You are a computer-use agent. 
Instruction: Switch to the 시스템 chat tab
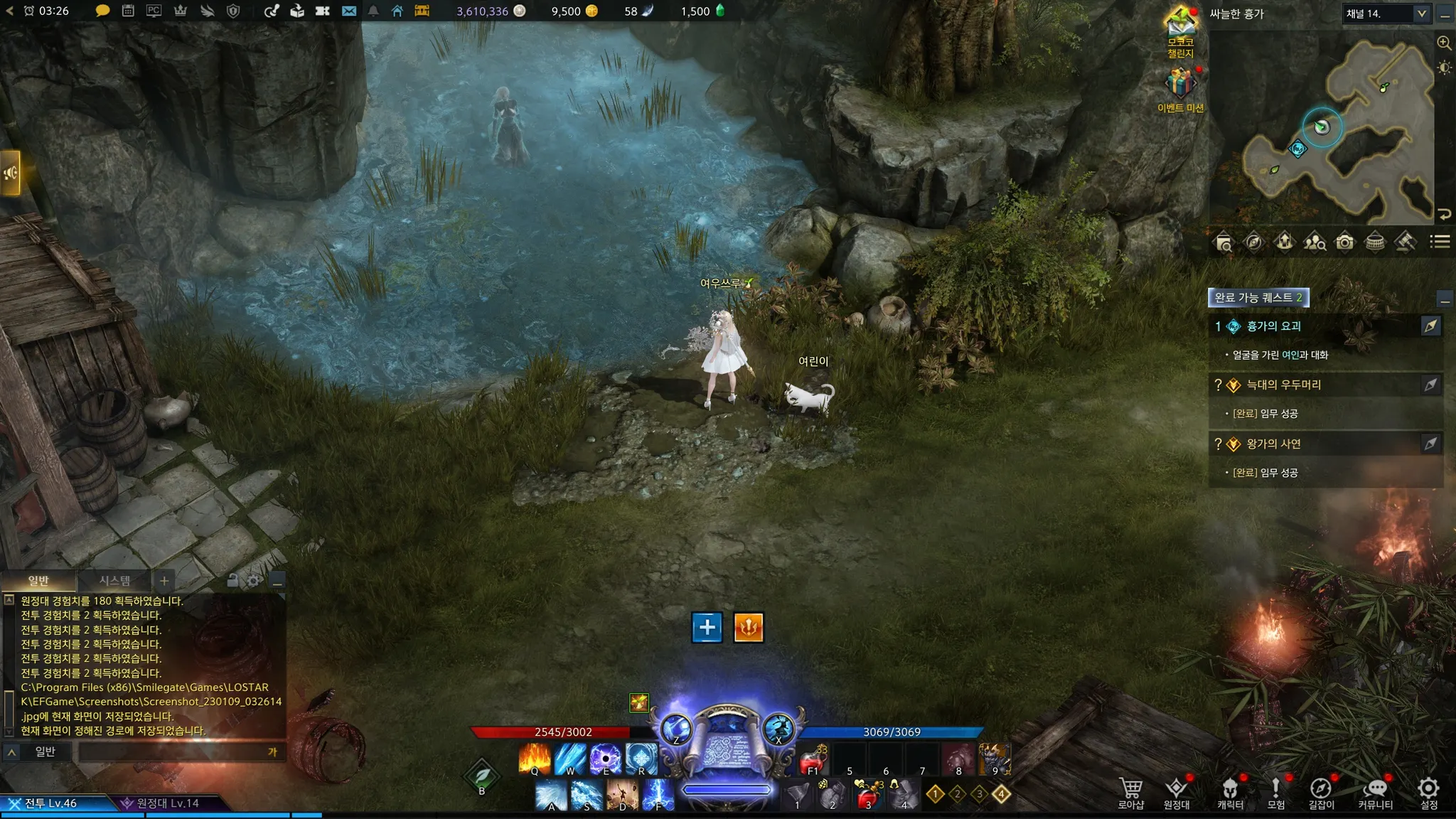click(x=114, y=581)
